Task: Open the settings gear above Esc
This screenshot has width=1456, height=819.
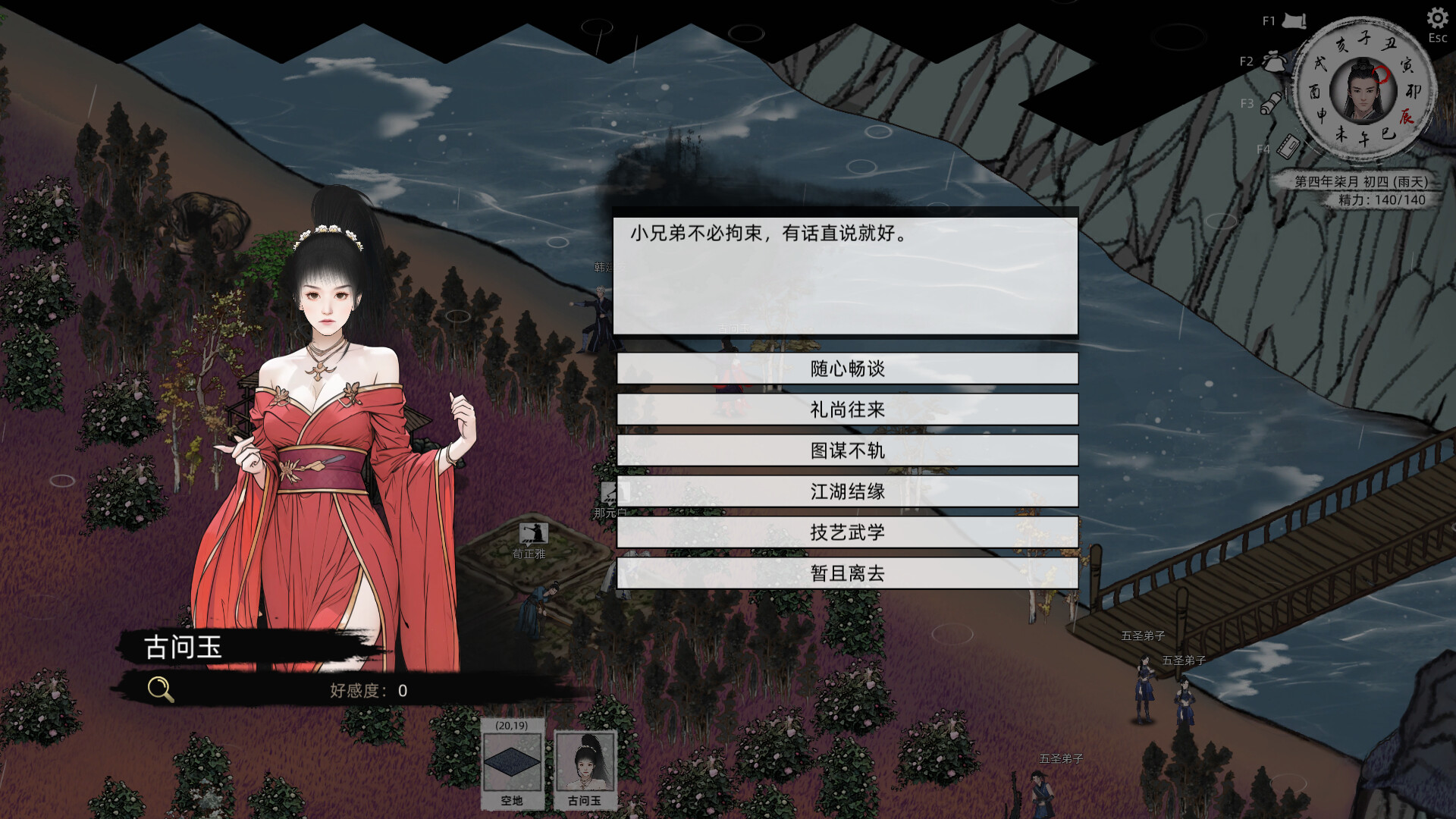Action: (1438, 17)
